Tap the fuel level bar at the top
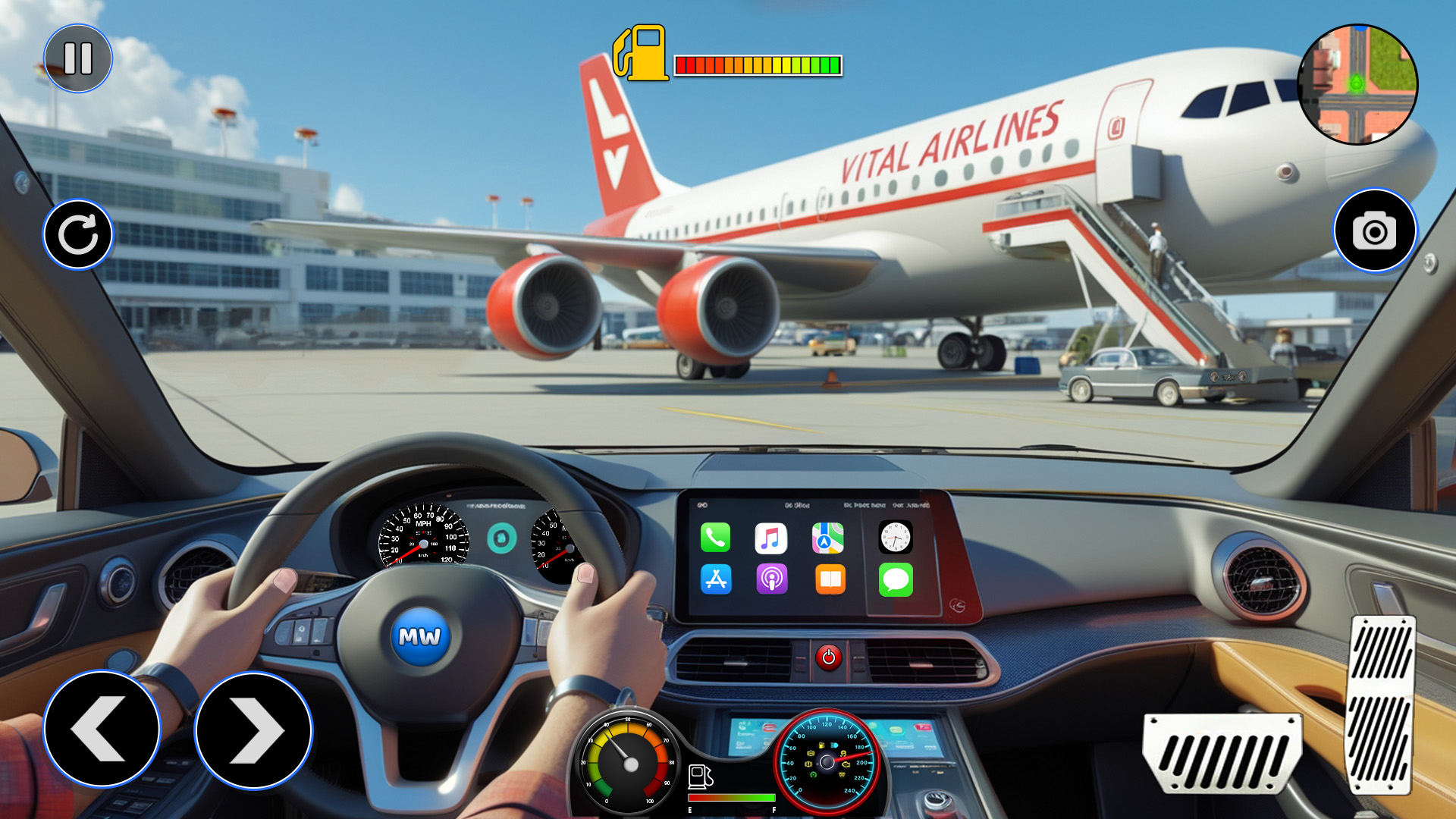Image resolution: width=1456 pixels, height=819 pixels. (758, 64)
